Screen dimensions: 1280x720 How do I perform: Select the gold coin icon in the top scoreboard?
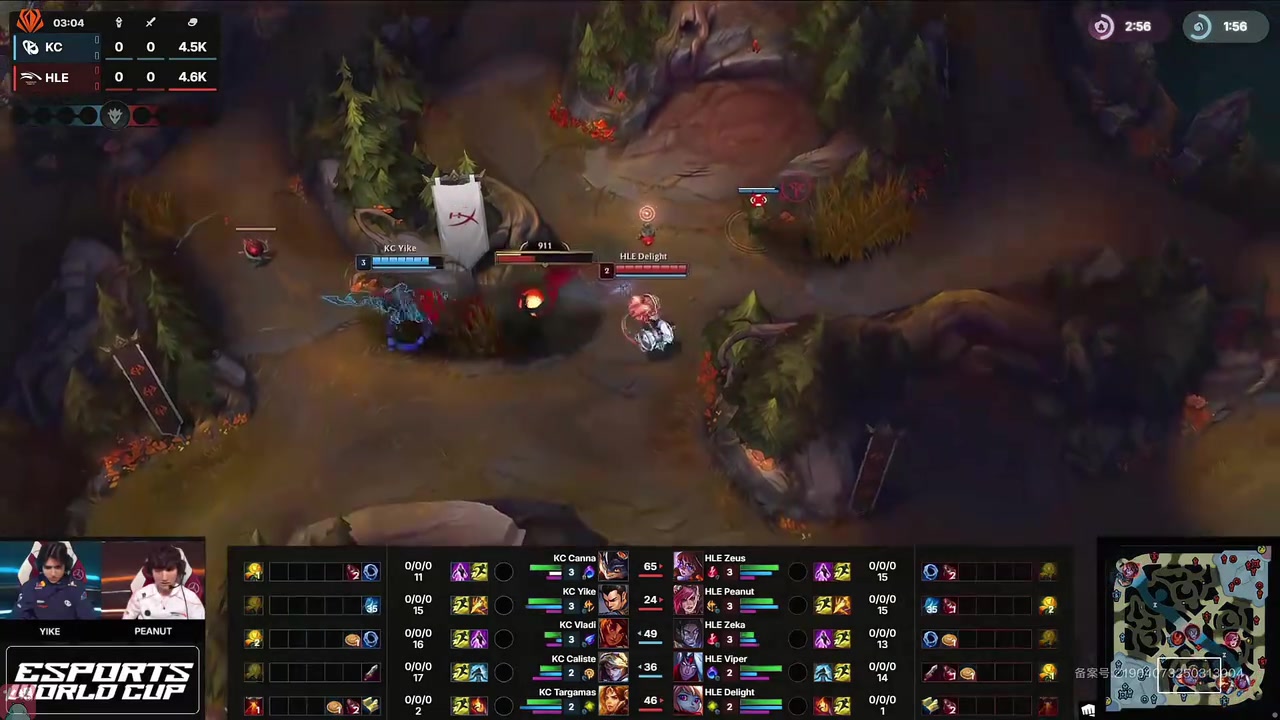pyautogui.click(x=194, y=23)
